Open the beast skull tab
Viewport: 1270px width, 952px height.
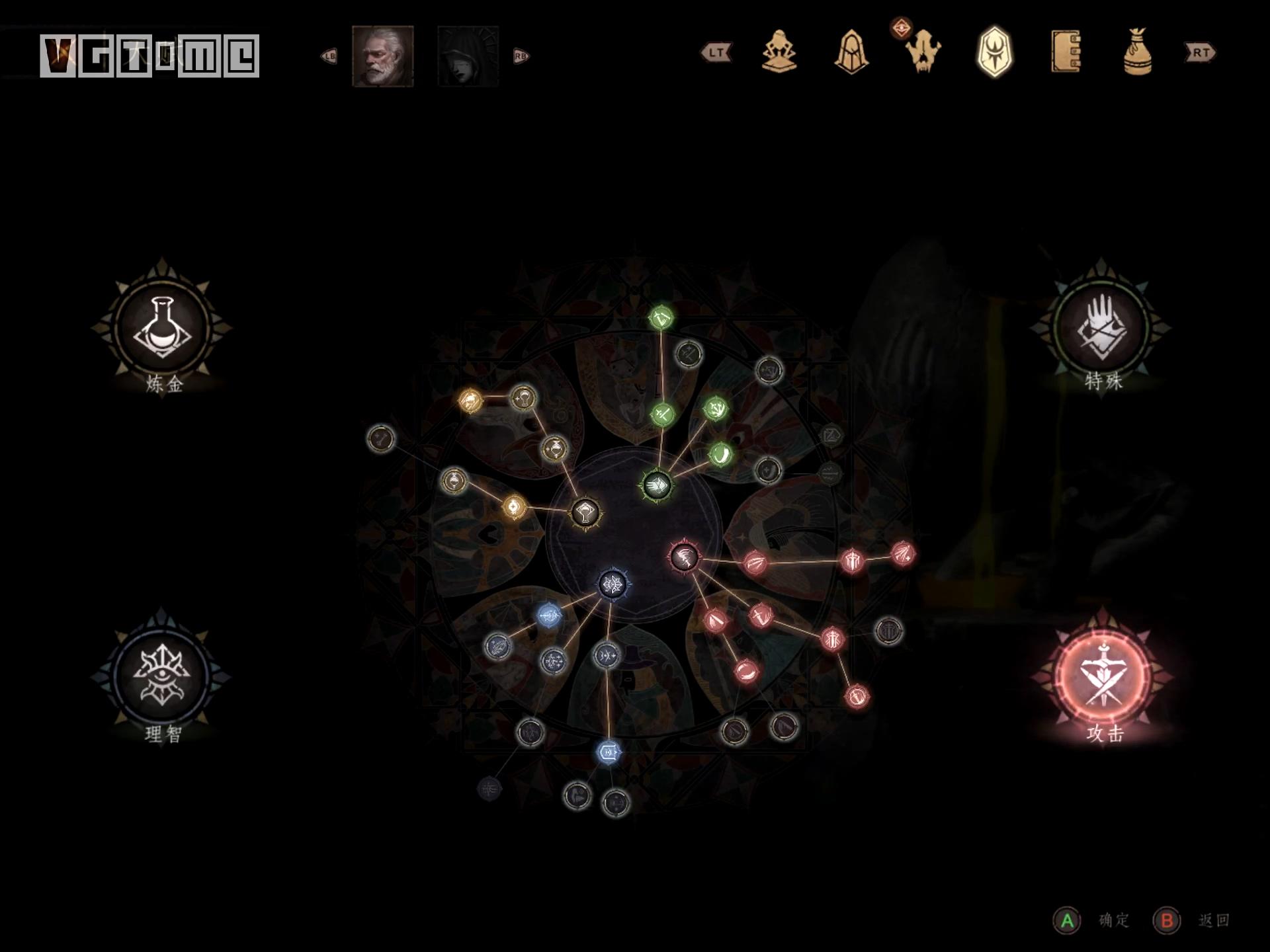[923, 52]
